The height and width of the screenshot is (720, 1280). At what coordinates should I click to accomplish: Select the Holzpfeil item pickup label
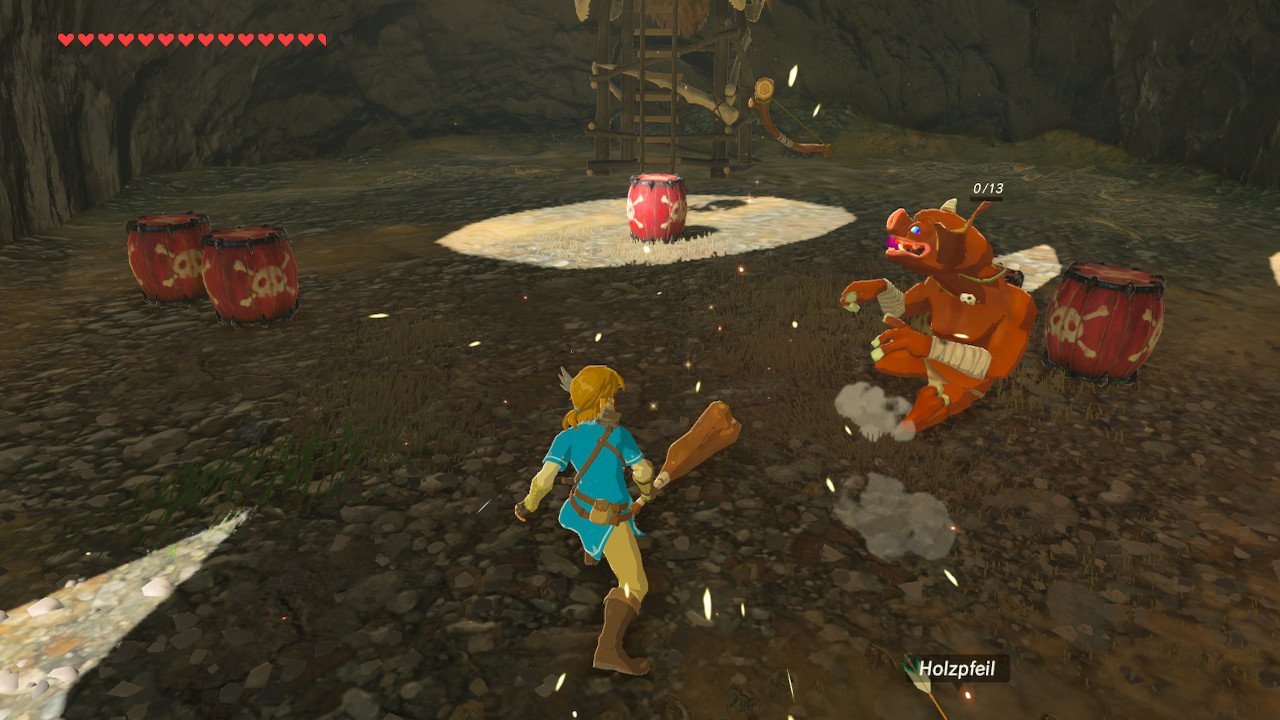pos(957,668)
